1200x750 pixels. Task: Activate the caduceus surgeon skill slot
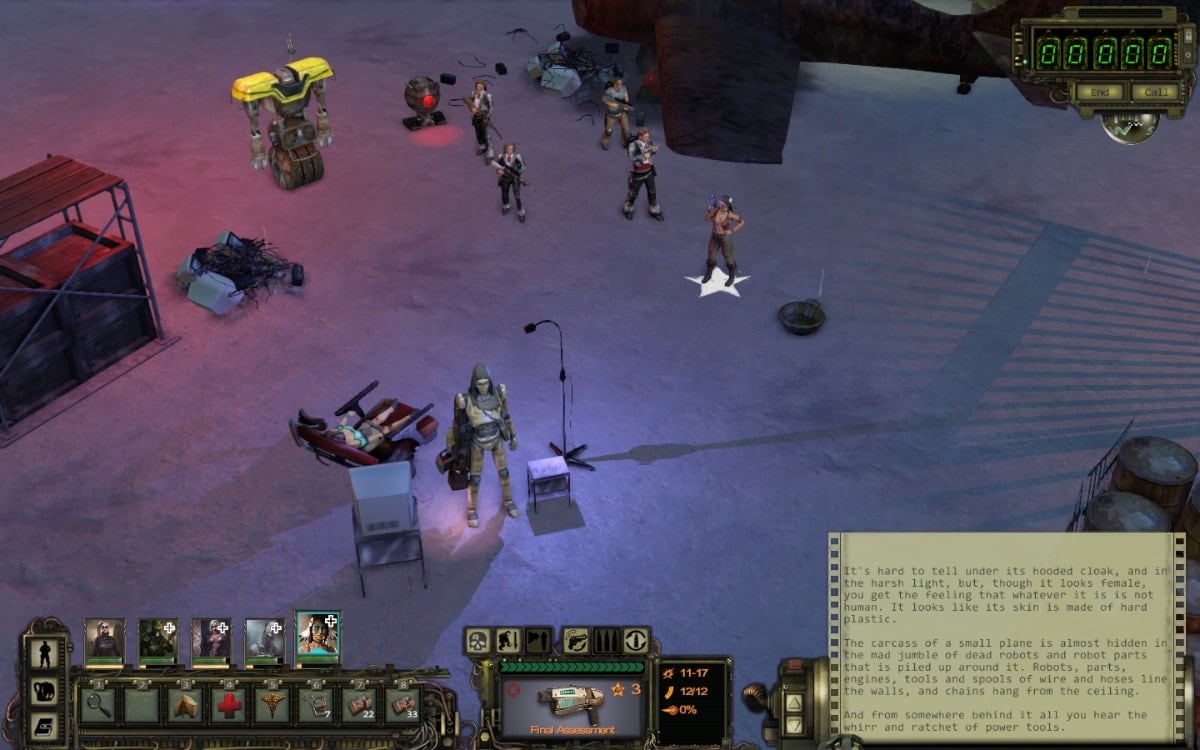pyautogui.click(x=272, y=704)
